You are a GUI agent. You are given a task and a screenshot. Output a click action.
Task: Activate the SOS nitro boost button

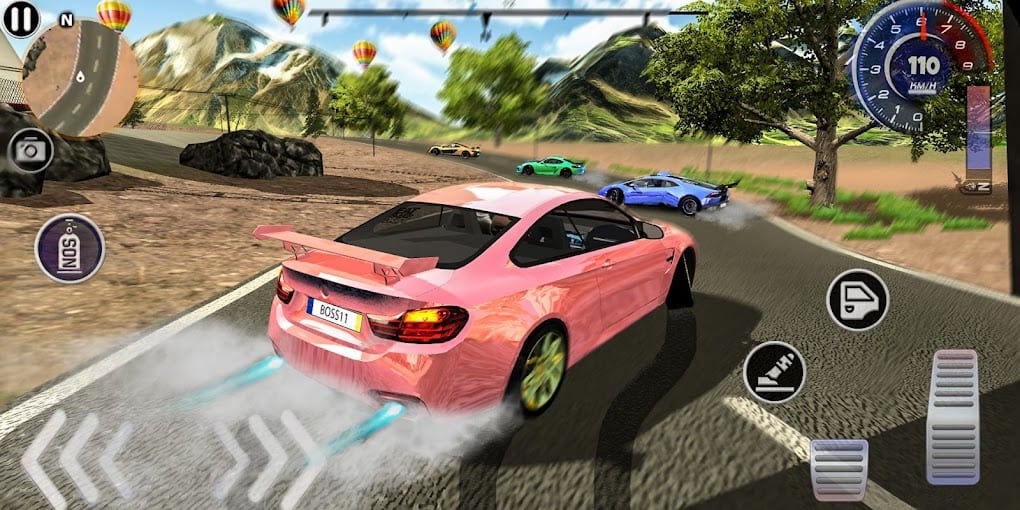coord(70,248)
